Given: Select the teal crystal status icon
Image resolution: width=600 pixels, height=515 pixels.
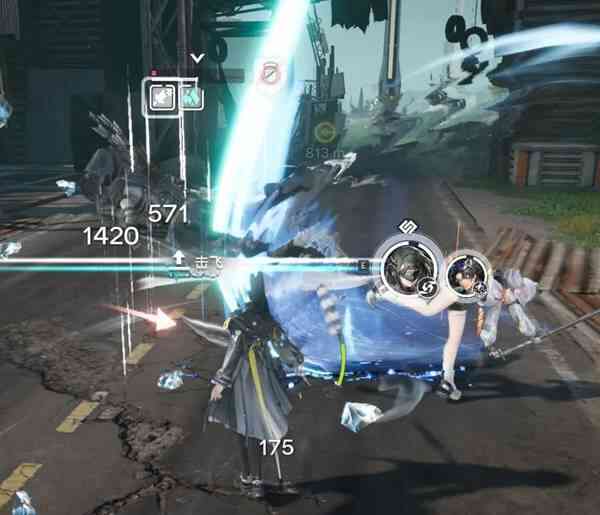Looking at the screenshot, I should [x=191, y=98].
